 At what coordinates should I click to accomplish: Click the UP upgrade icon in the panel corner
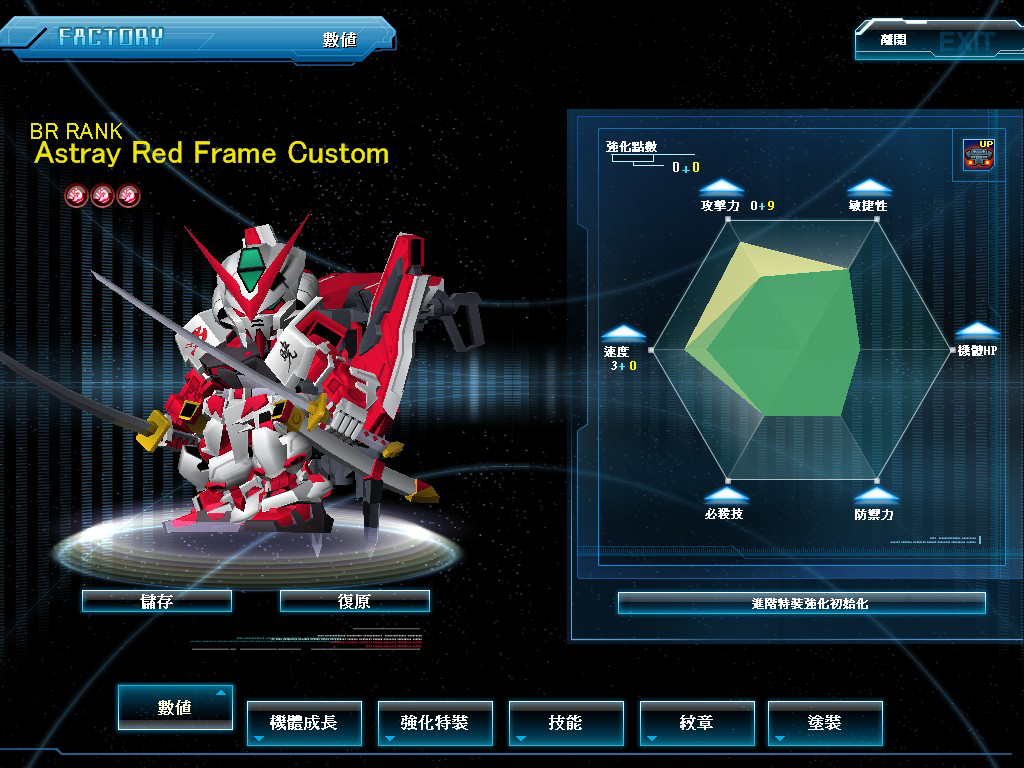979,155
